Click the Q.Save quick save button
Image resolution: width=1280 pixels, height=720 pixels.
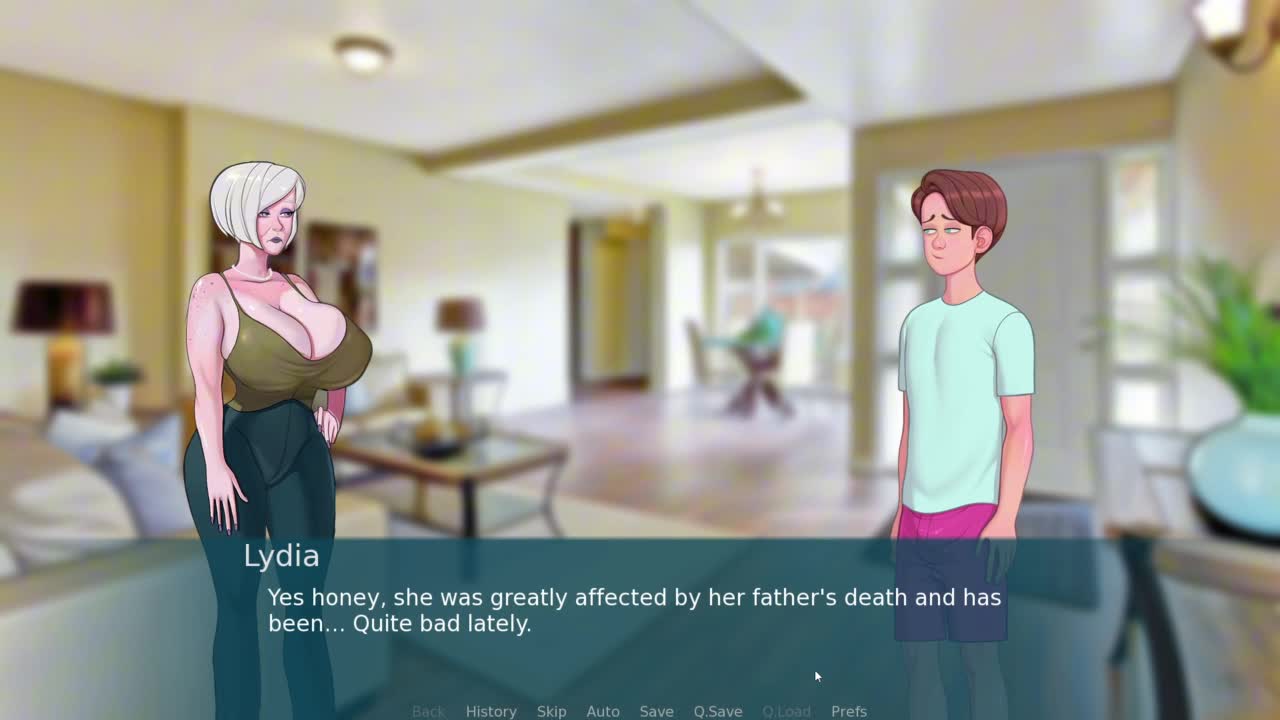tap(718, 711)
